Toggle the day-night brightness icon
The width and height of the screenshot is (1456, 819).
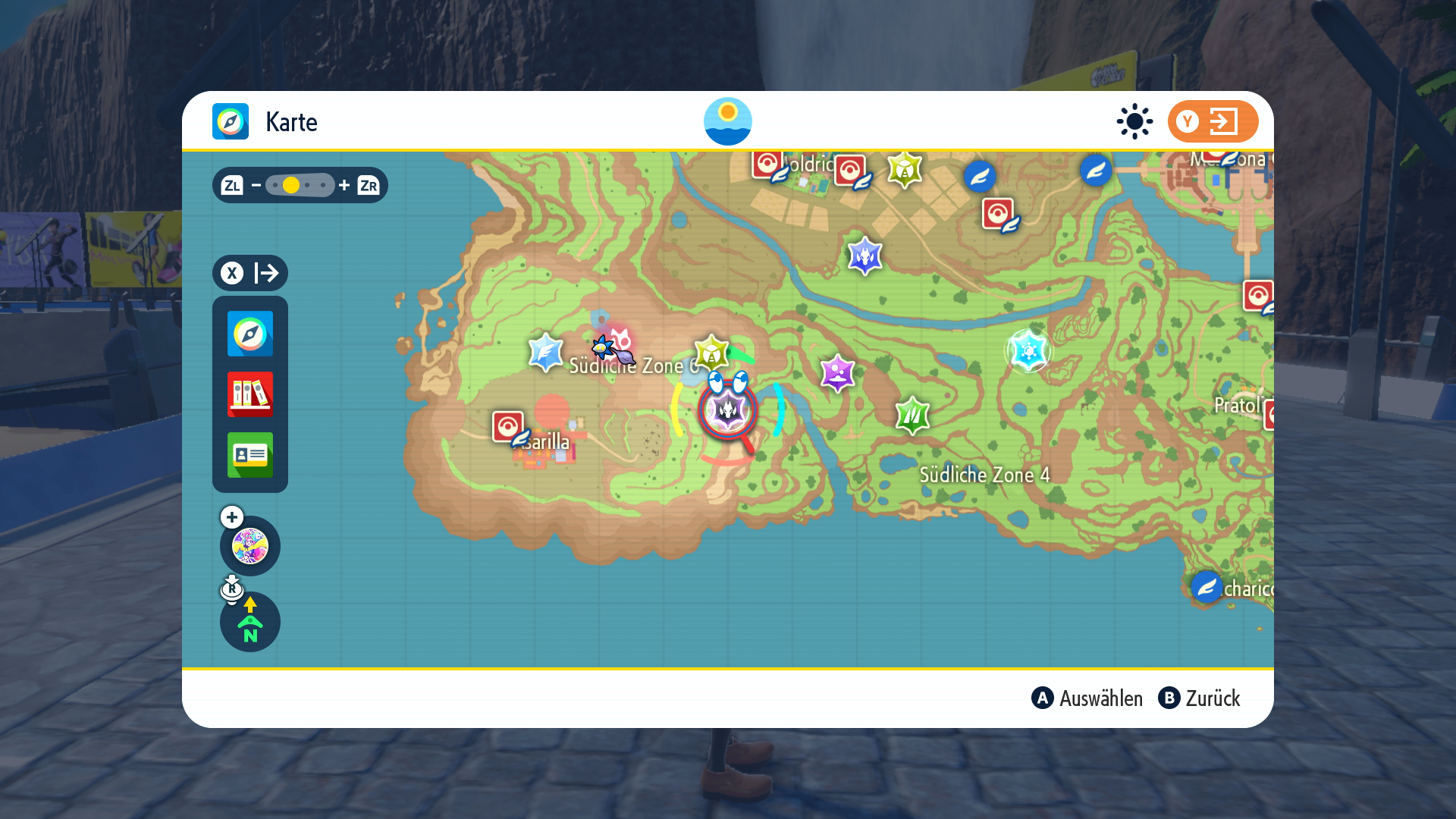(1134, 121)
